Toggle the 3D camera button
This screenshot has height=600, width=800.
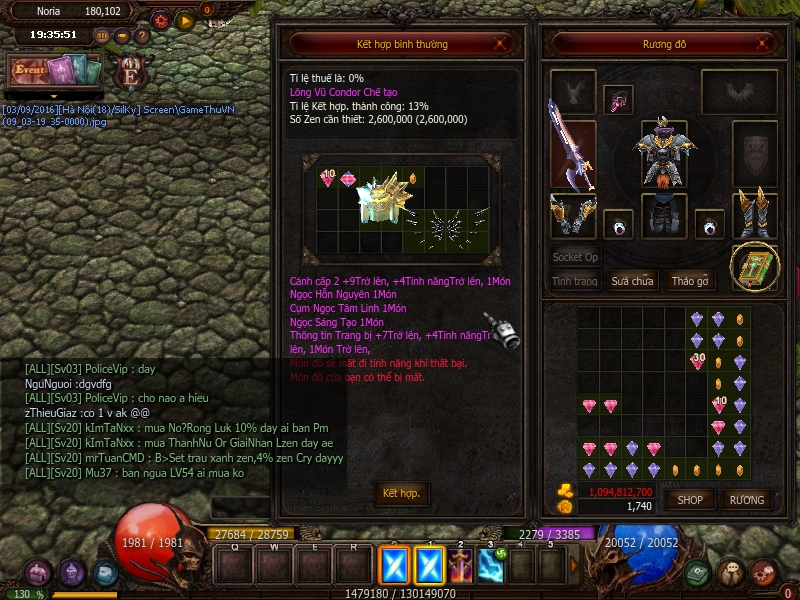102,36
